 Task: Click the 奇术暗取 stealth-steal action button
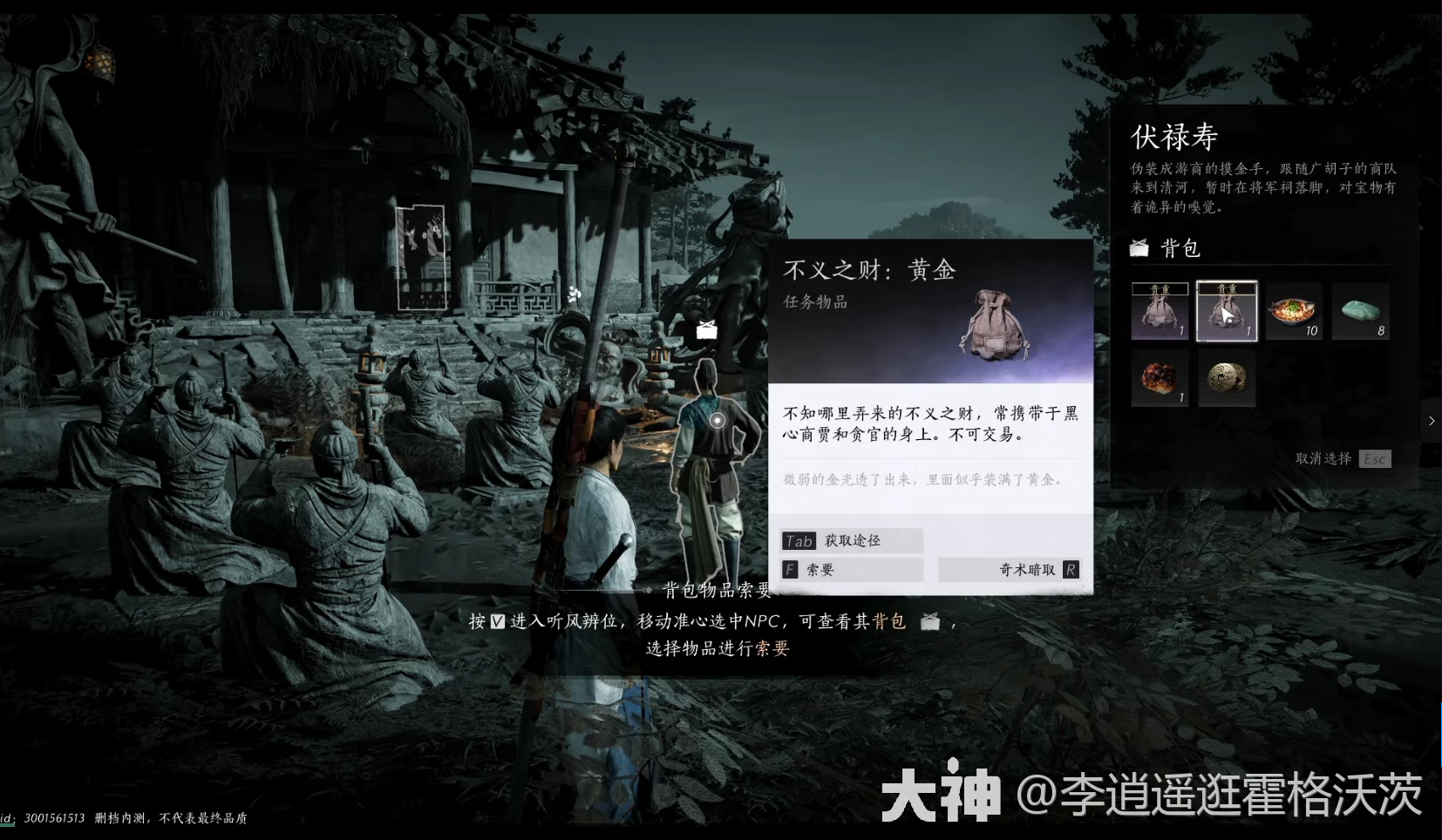pyautogui.click(x=1009, y=569)
